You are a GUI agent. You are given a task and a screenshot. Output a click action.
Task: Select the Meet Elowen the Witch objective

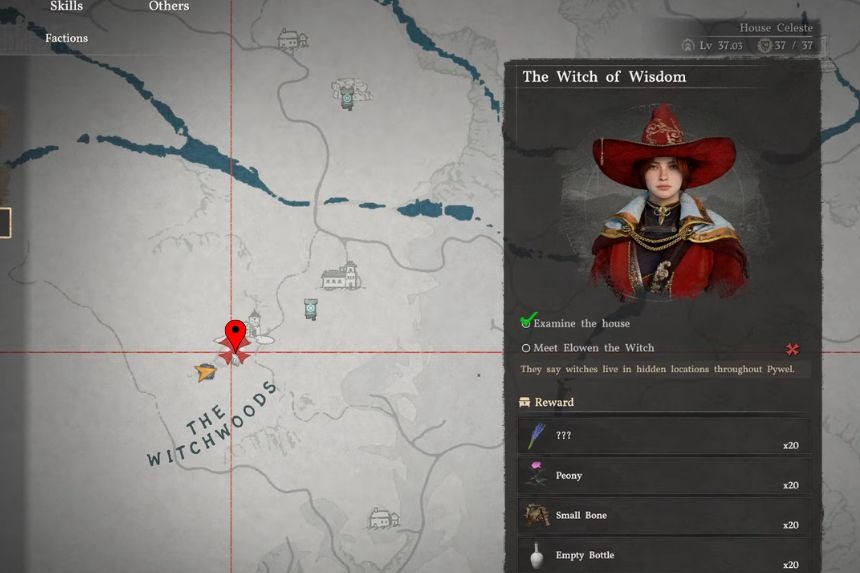(593, 348)
